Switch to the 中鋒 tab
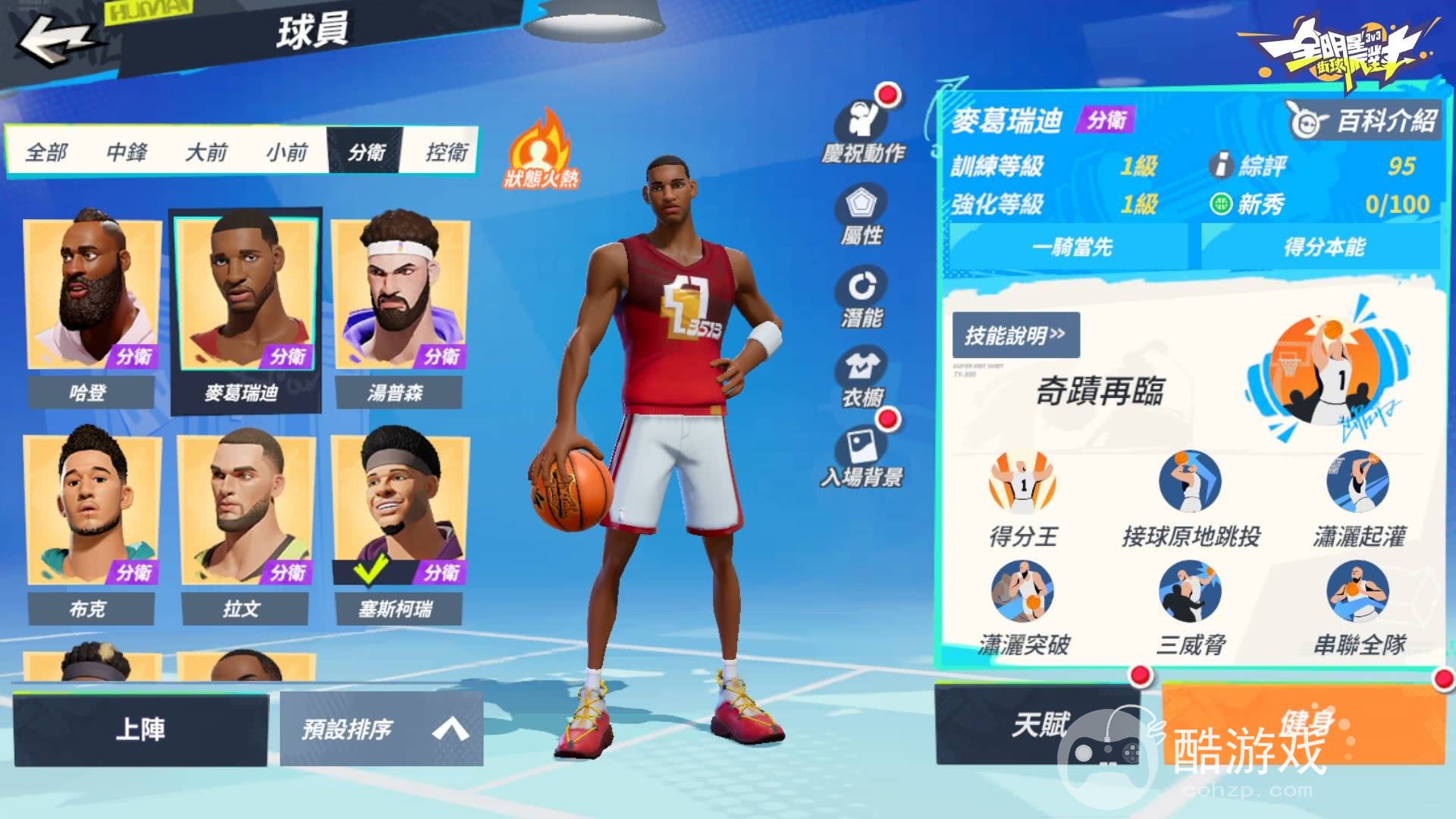Screen dimensions: 1456x819 [127, 152]
